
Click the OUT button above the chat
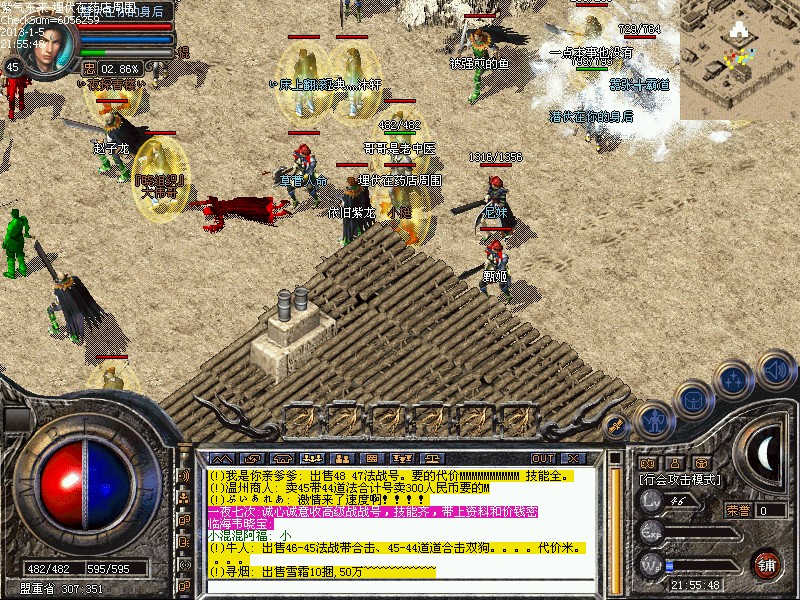(x=543, y=459)
